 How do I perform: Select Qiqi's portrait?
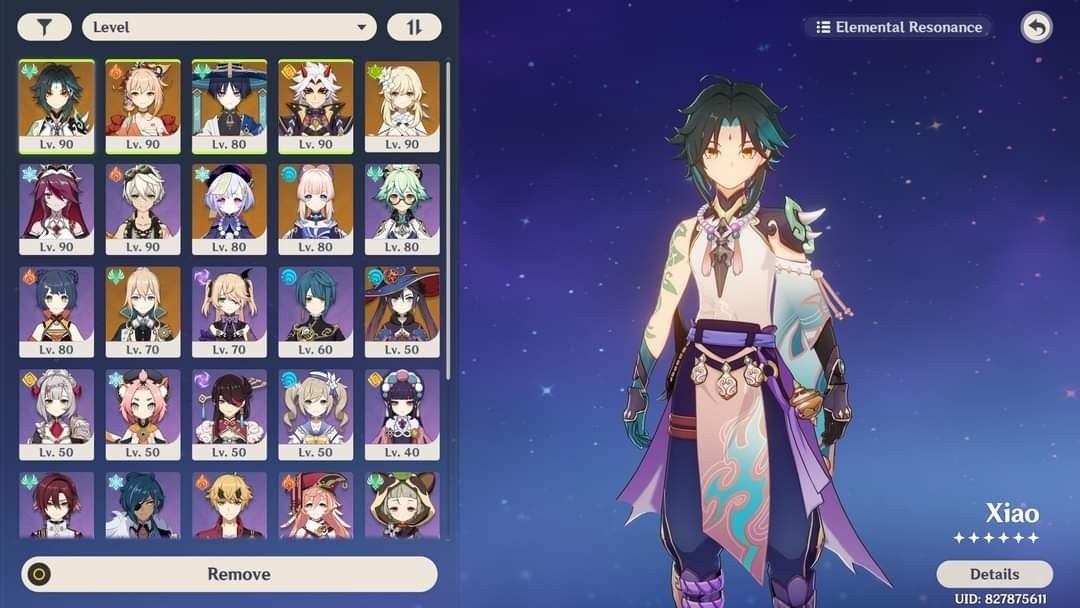pos(229,208)
